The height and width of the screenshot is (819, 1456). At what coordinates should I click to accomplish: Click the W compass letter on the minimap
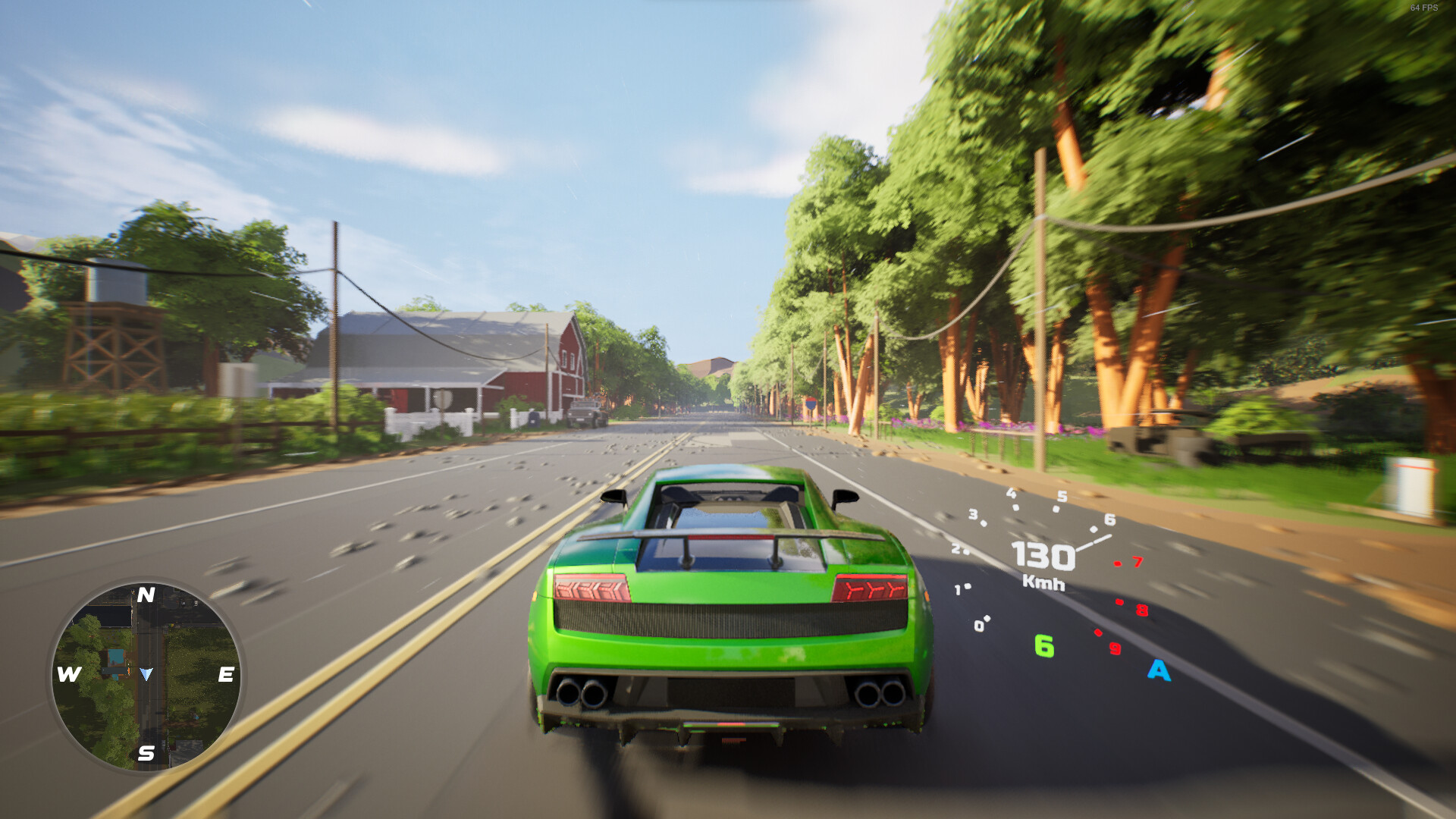pyautogui.click(x=68, y=673)
